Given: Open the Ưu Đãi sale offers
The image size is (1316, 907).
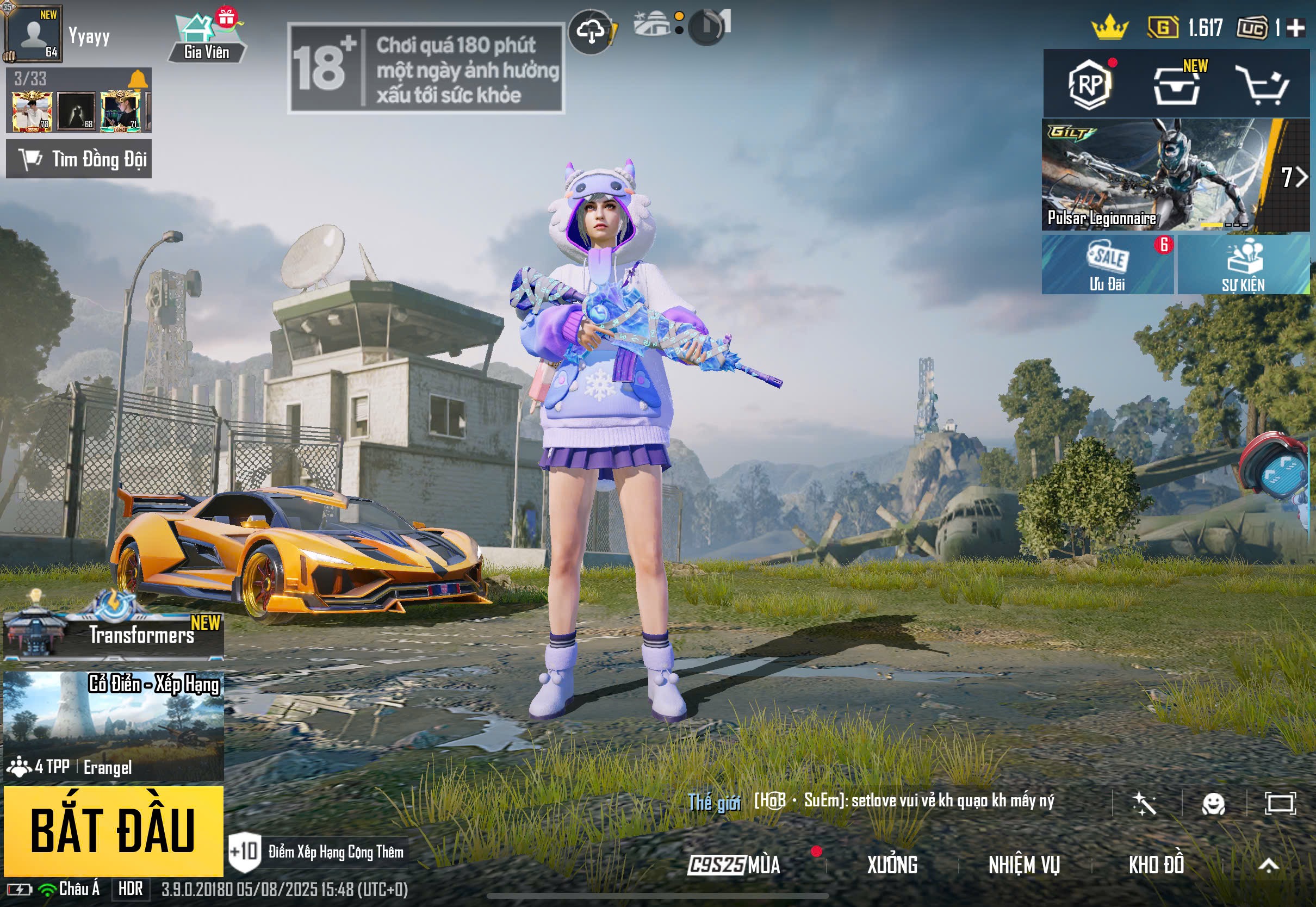Looking at the screenshot, I should [x=1107, y=265].
